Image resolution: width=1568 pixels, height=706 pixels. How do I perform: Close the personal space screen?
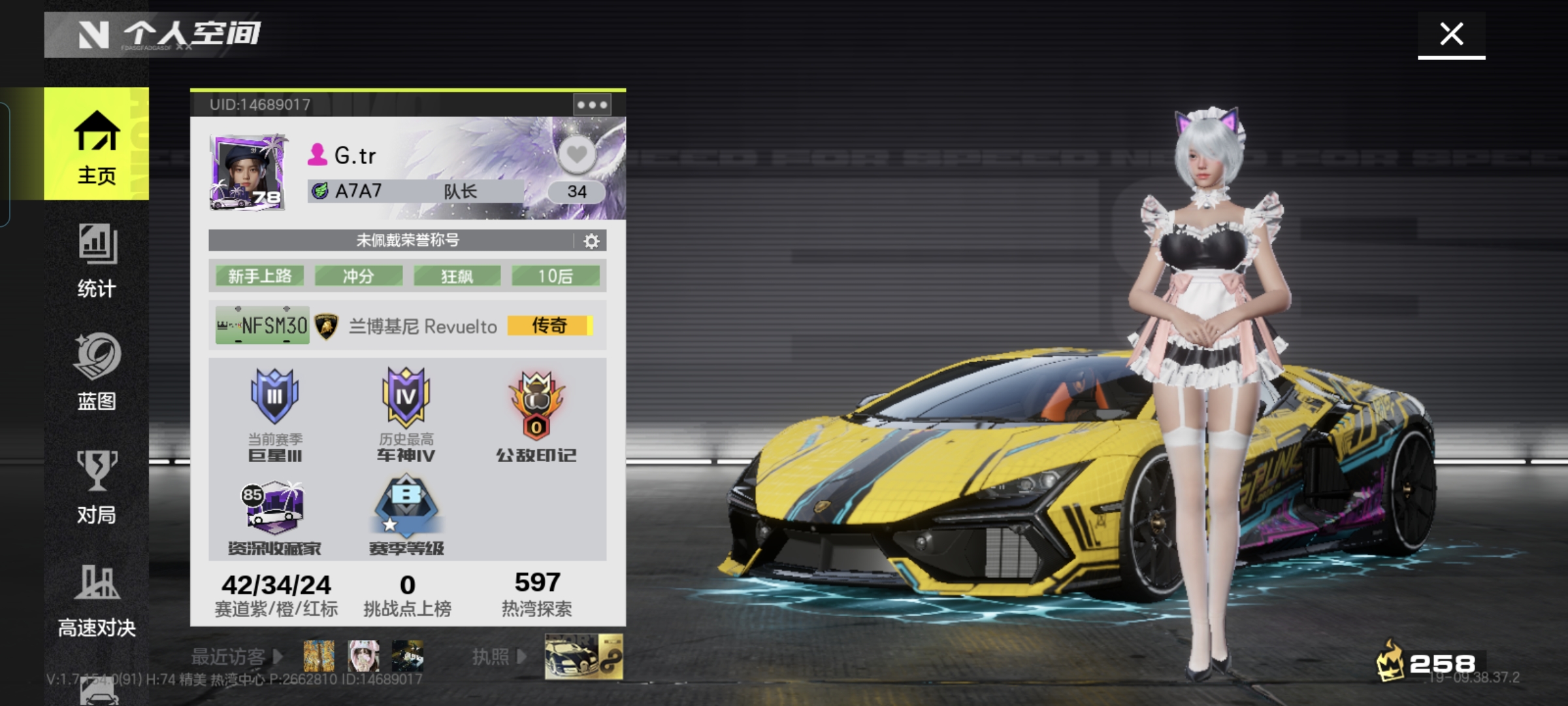[1451, 34]
